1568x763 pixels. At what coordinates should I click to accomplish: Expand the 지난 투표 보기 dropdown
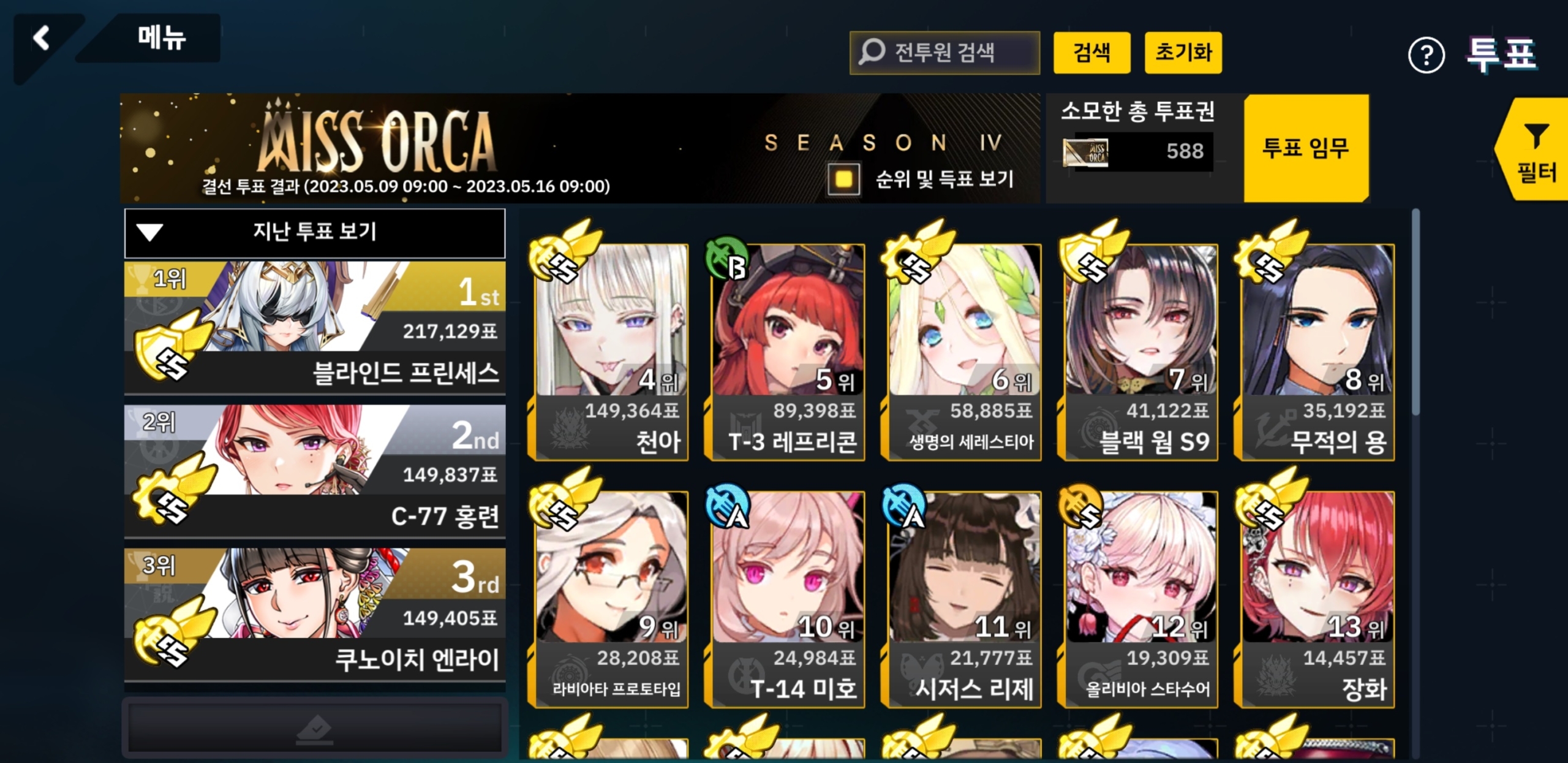315,232
